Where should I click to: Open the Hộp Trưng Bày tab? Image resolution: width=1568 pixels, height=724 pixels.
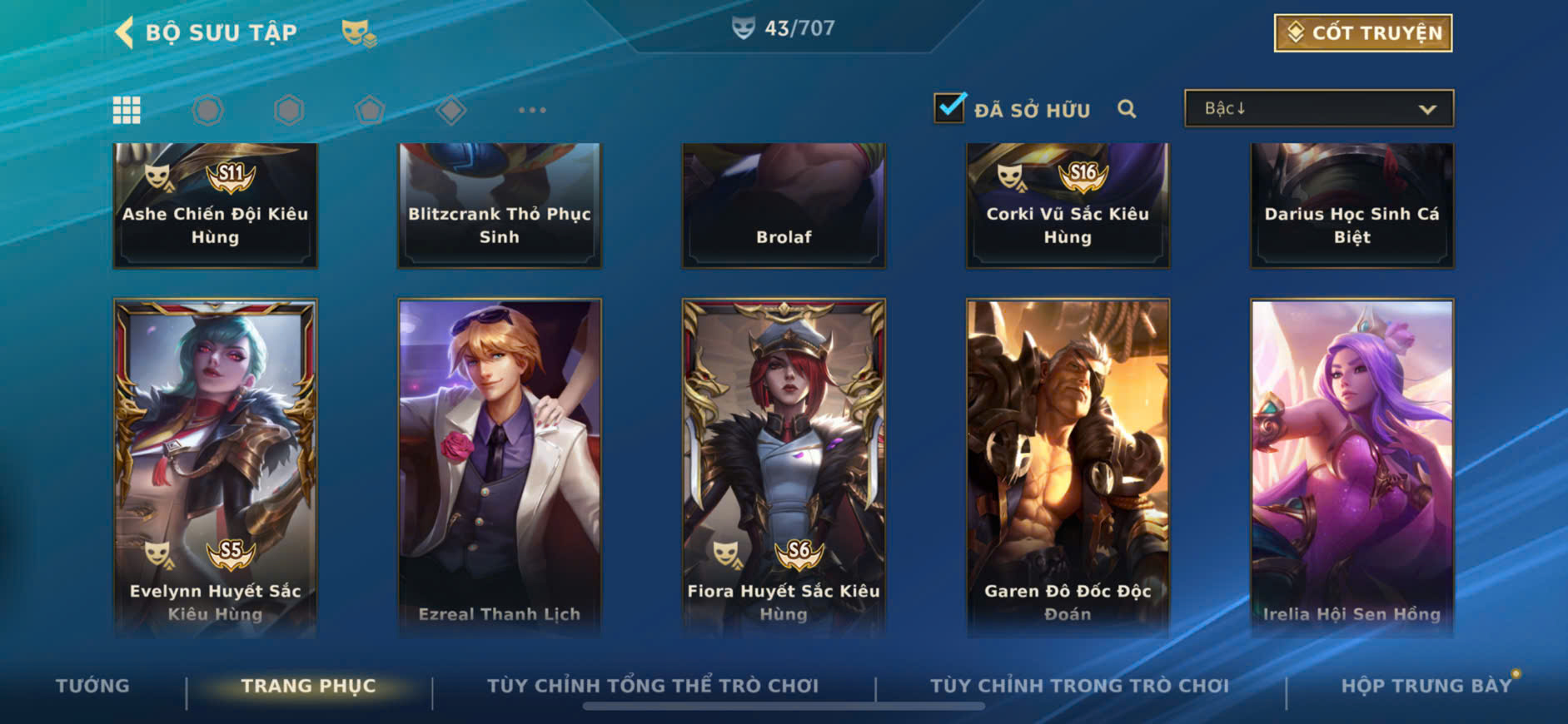point(1426,686)
